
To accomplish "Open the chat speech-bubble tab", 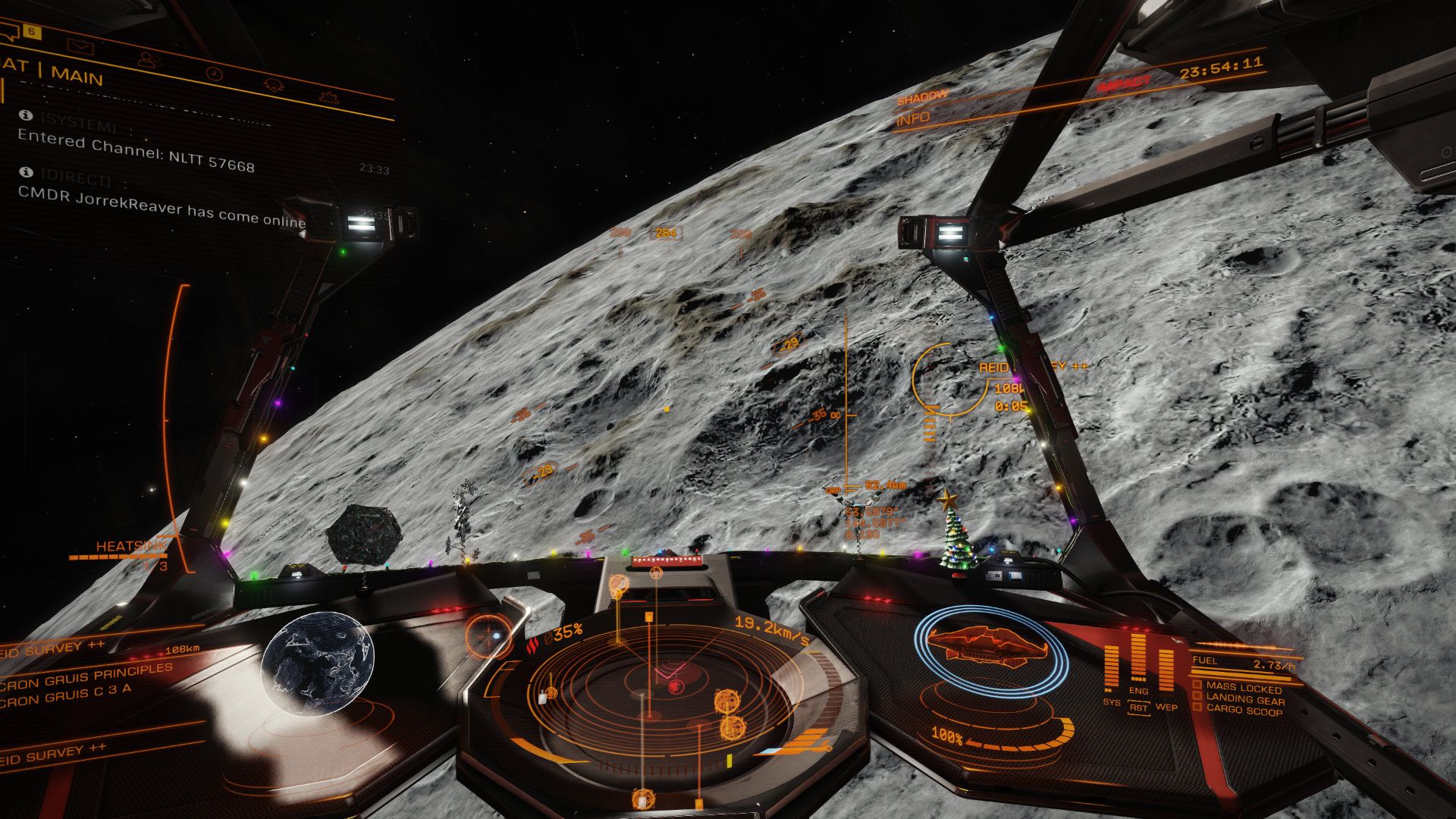I will (9, 31).
